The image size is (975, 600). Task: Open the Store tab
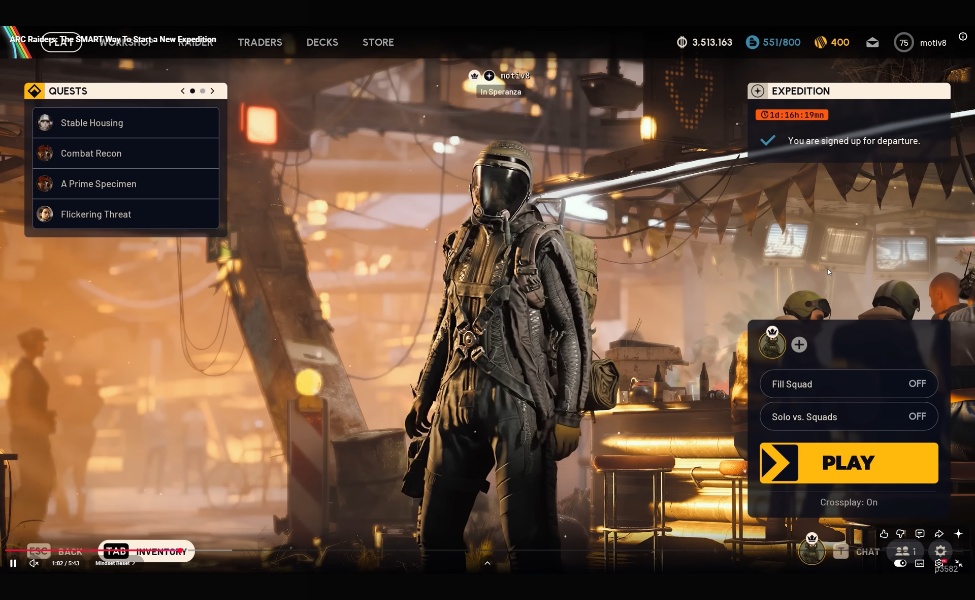378,42
